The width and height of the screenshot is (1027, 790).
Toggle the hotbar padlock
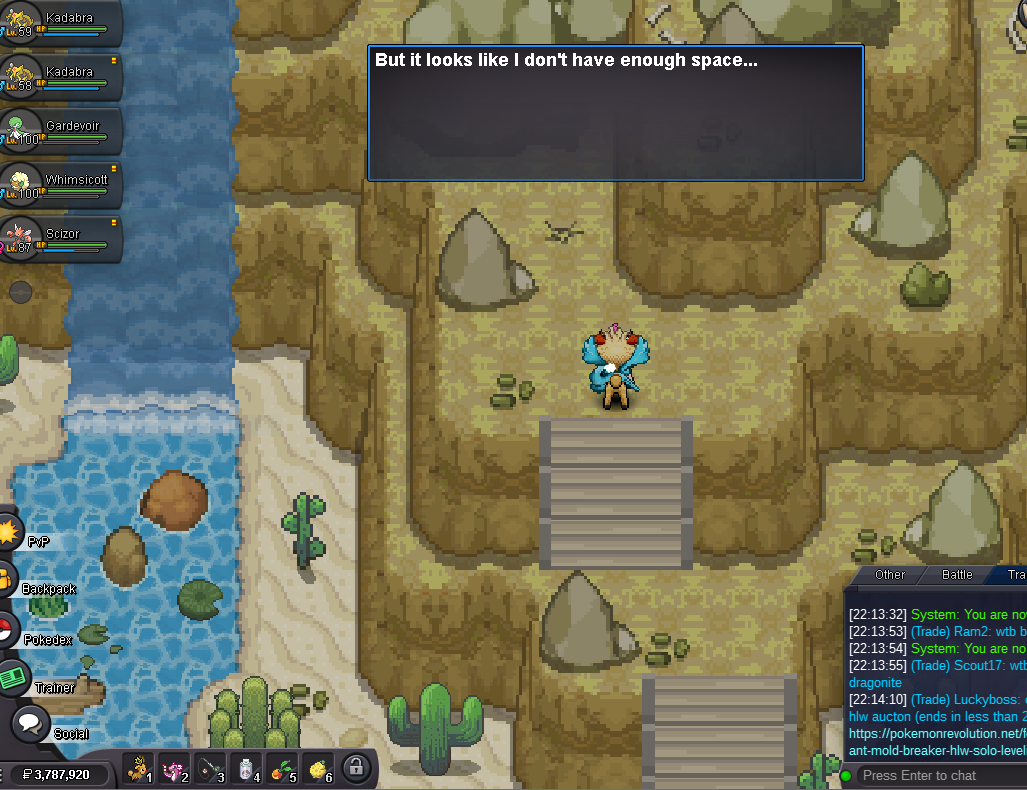(x=354, y=768)
